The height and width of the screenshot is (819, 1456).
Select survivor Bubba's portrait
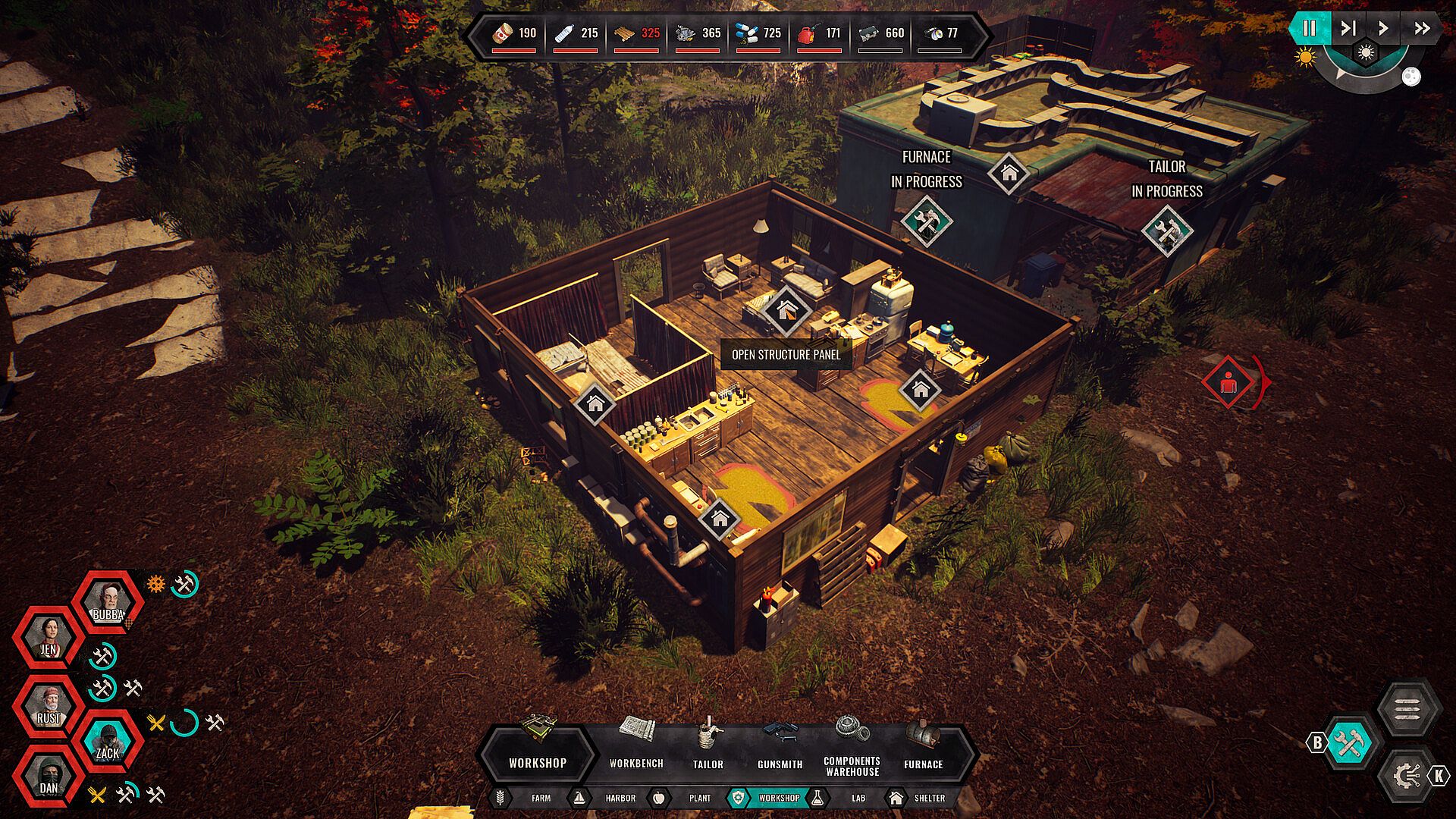point(108,604)
